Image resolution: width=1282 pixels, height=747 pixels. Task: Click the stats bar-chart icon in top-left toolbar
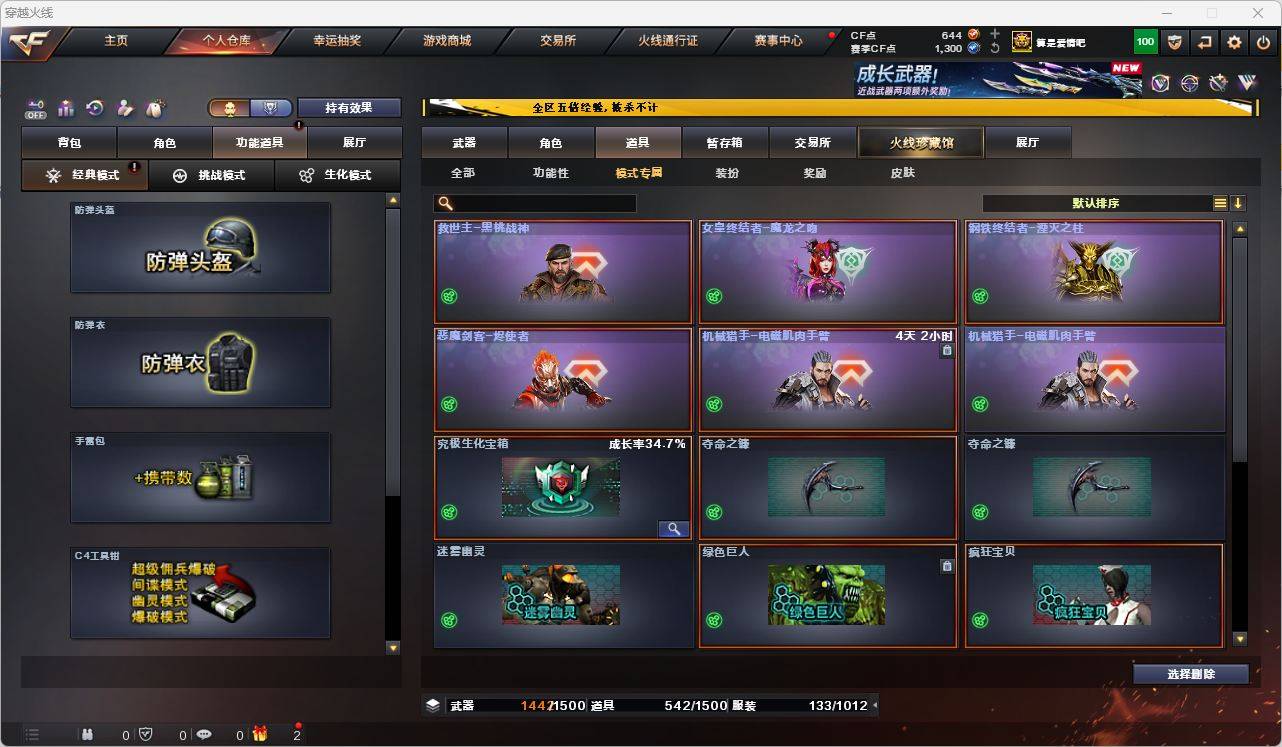tap(66, 108)
